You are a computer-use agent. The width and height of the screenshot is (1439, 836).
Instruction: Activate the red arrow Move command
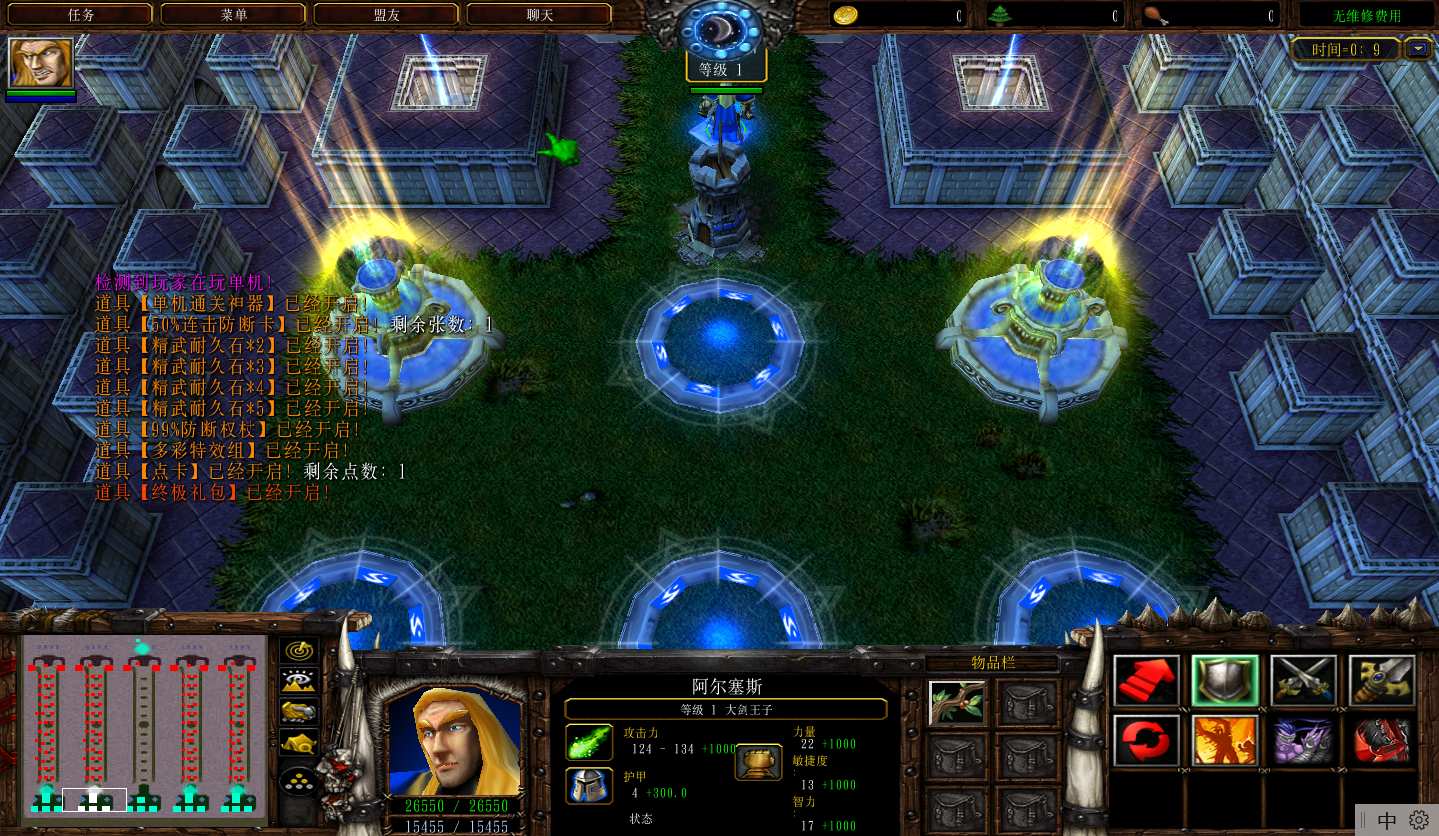tap(1146, 680)
